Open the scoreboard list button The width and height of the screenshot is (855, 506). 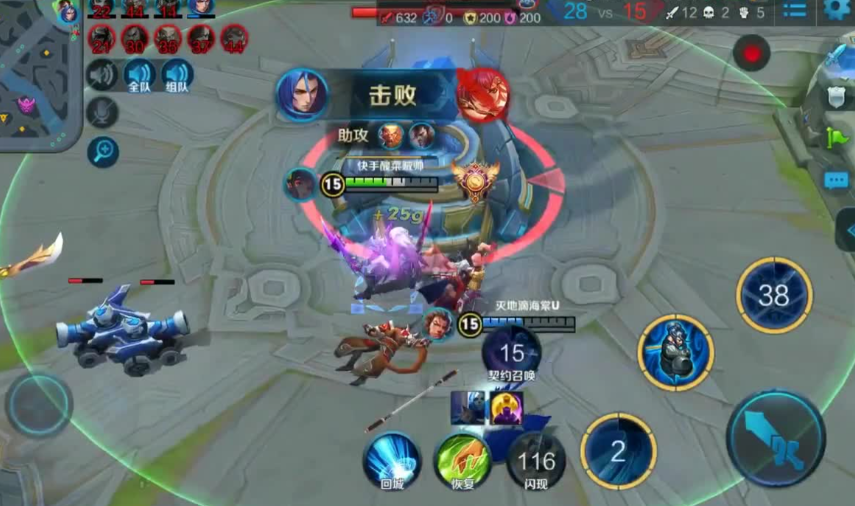coord(795,12)
